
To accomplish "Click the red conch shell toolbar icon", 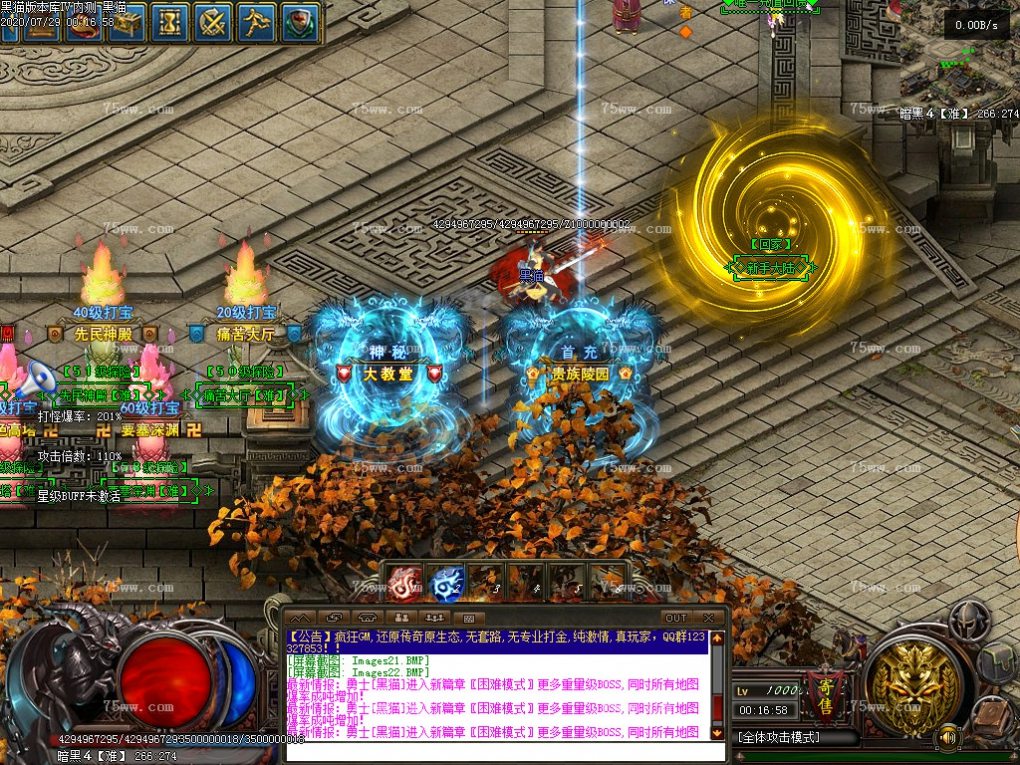I will pyautogui.click(x=85, y=22).
